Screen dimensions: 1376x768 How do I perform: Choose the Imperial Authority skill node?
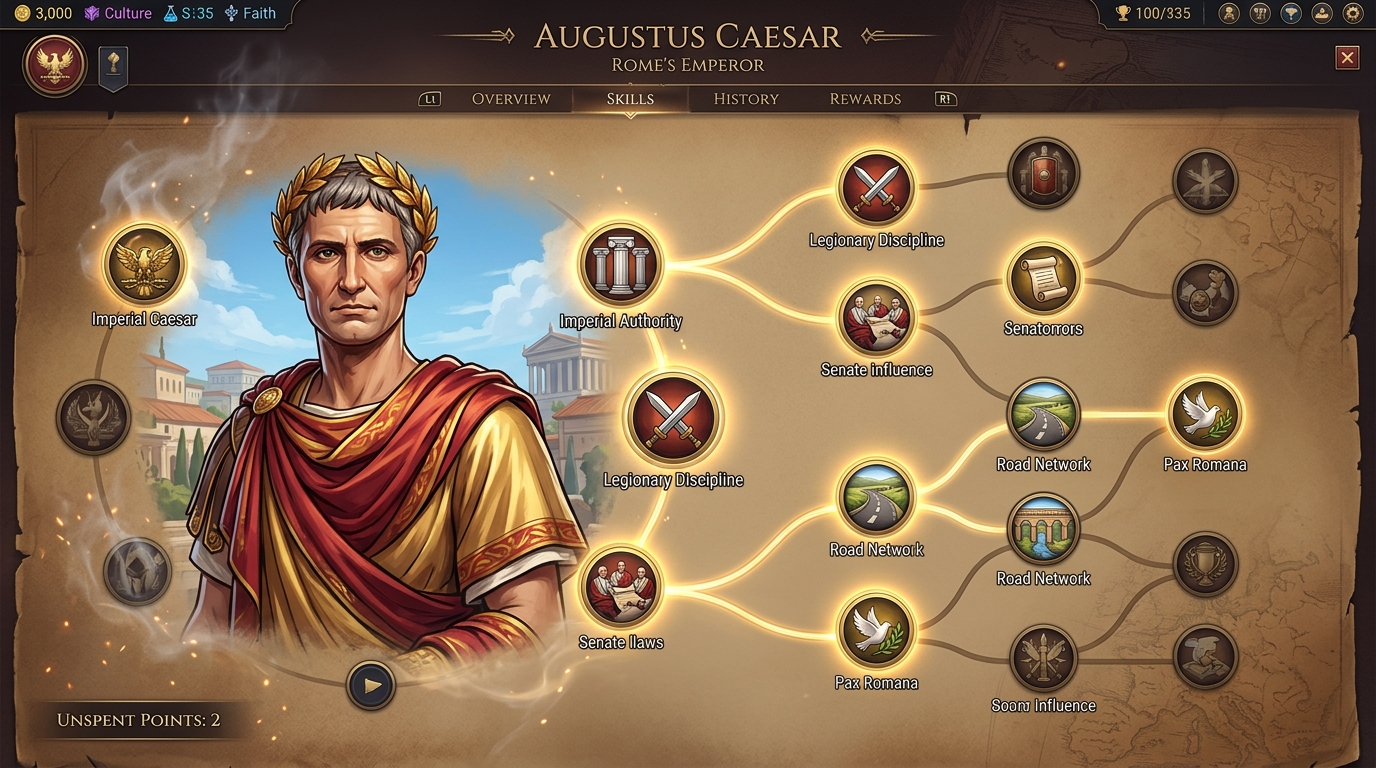(x=621, y=265)
